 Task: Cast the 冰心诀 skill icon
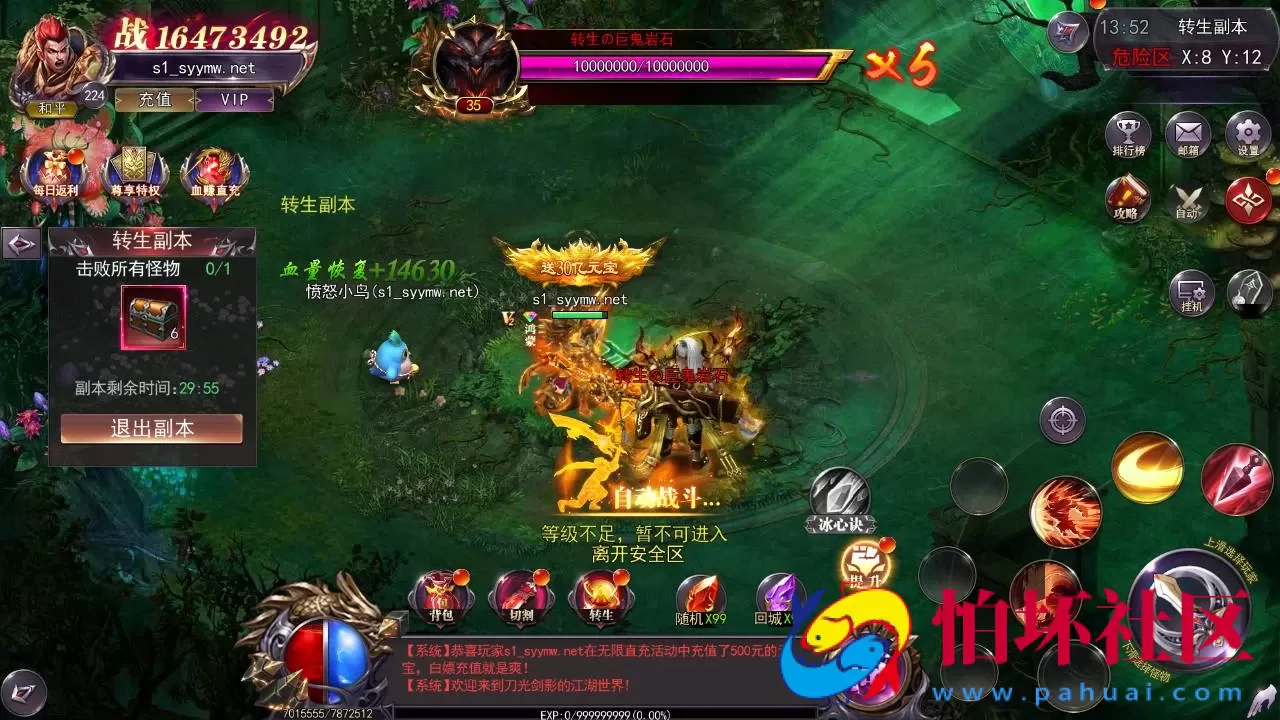click(x=838, y=492)
